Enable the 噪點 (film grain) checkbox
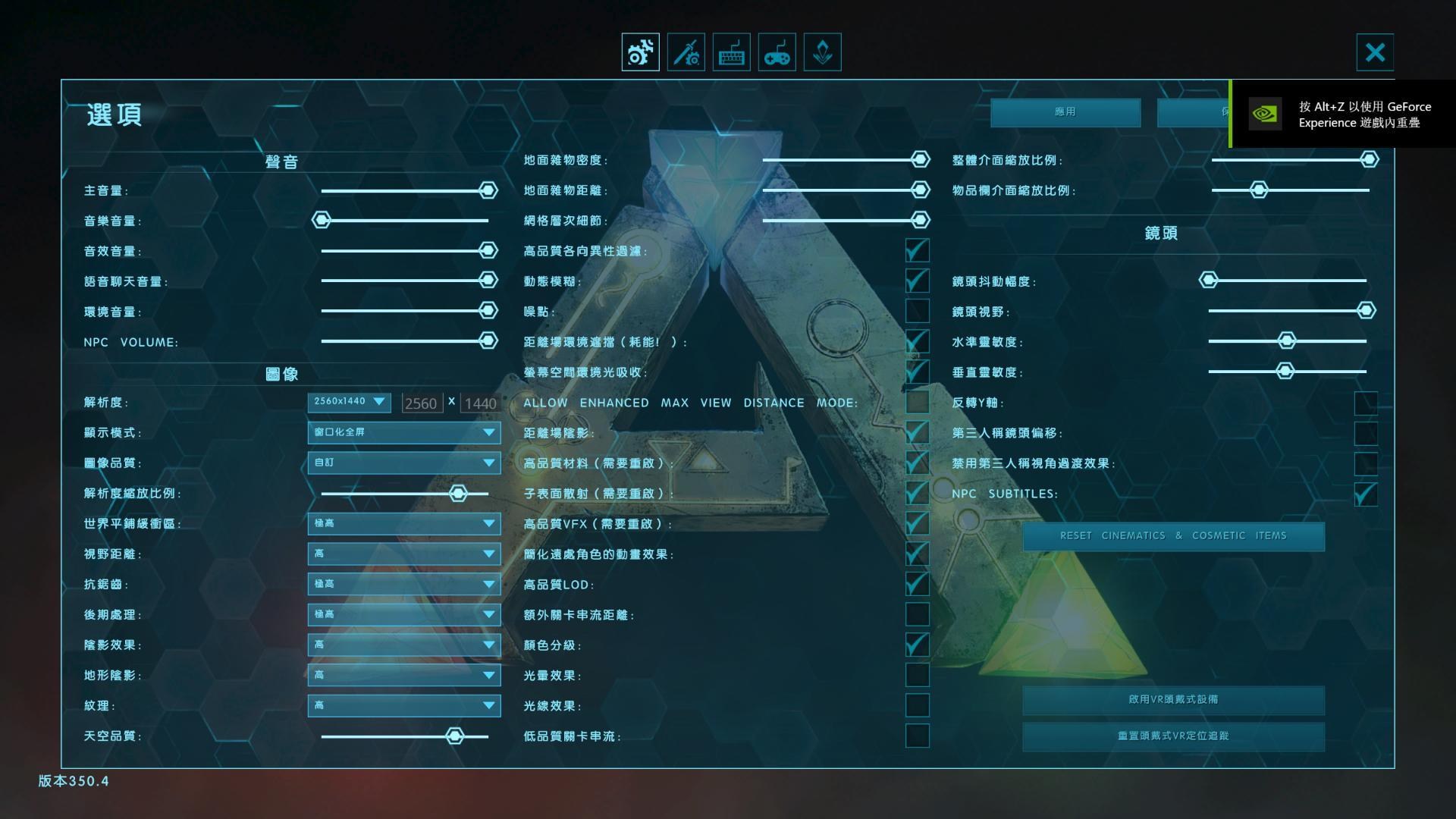Image resolution: width=1456 pixels, height=819 pixels. click(917, 311)
